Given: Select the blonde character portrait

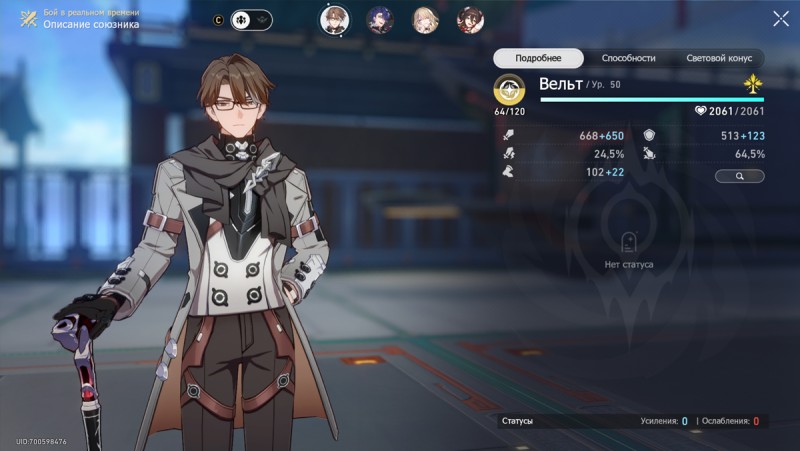Looking at the screenshot, I should [x=427, y=19].
